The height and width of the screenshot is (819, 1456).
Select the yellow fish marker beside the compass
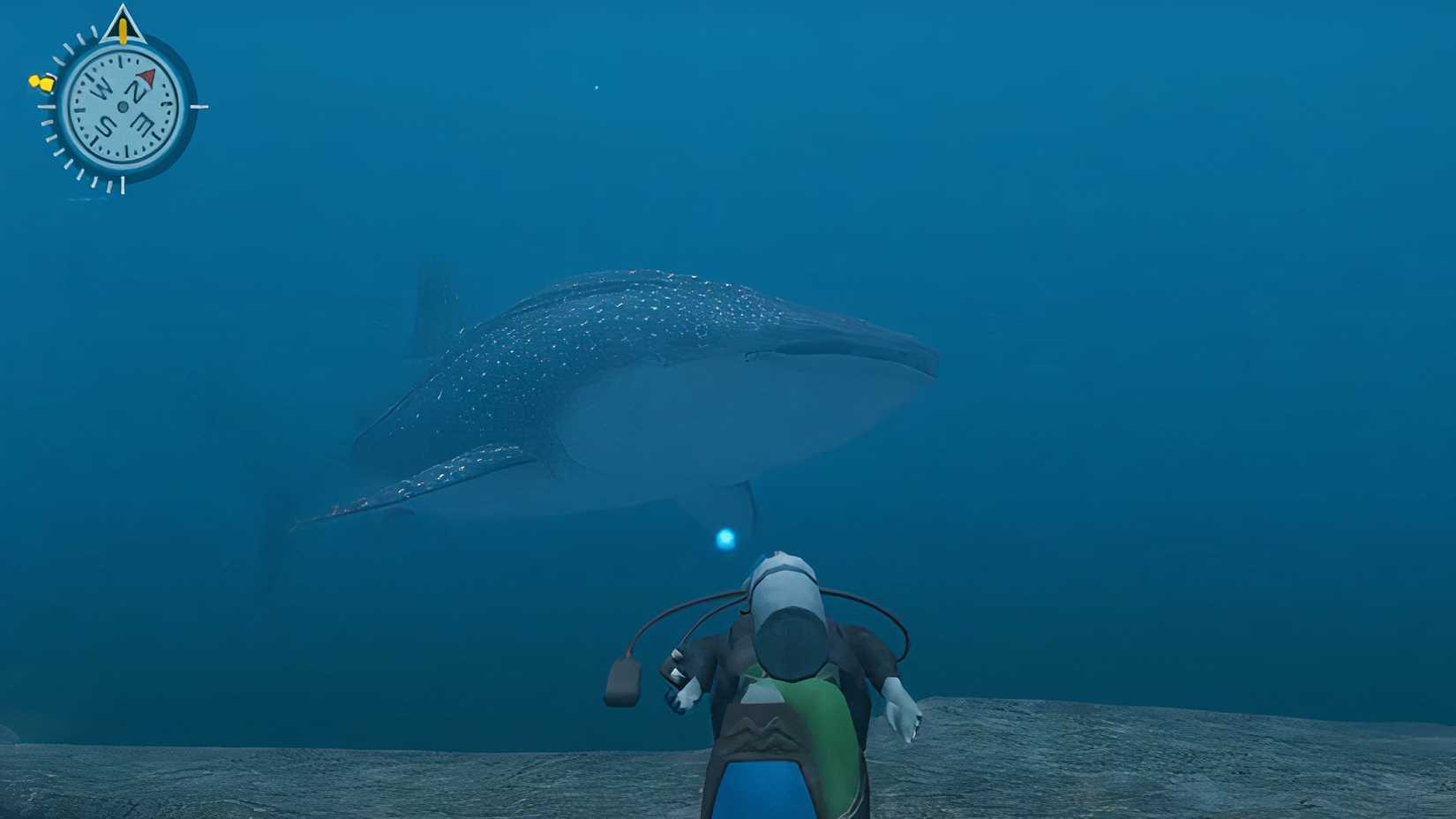(41, 83)
